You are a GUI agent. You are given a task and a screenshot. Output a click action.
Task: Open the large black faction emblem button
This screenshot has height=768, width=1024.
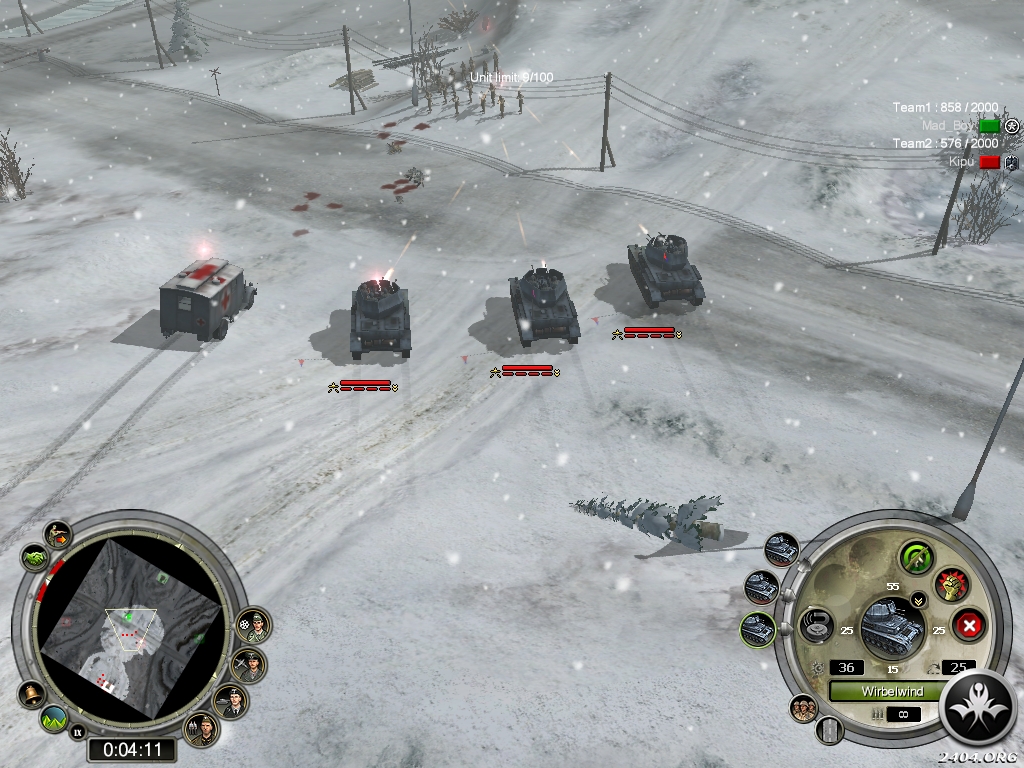(x=978, y=706)
